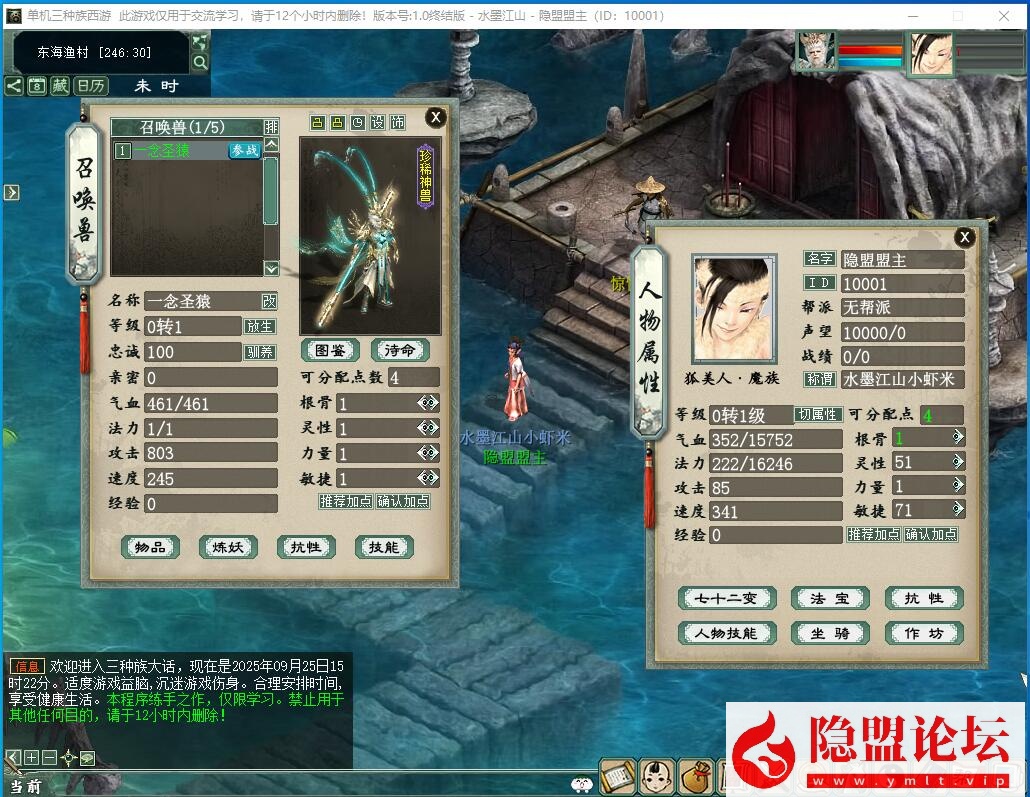This screenshot has height=797, width=1030.
Task: Click the character's 切属性 switch button
Action: (x=817, y=414)
